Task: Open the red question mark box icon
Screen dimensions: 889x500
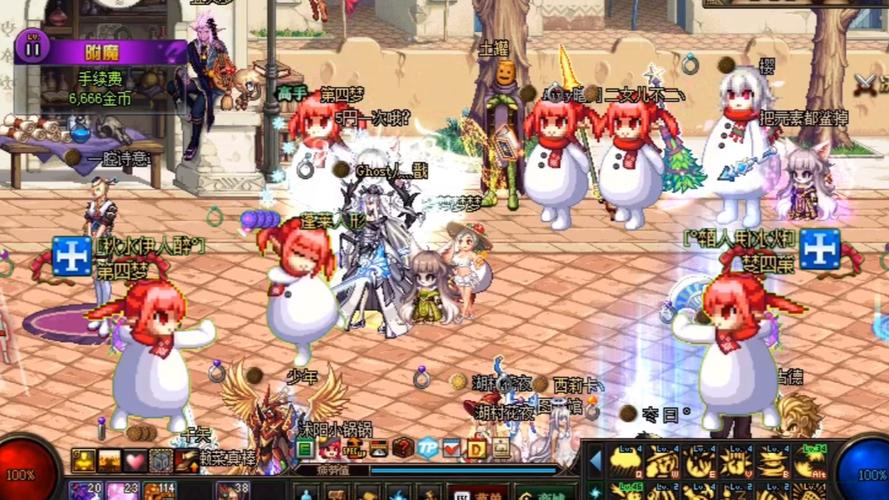Action: (403, 448)
